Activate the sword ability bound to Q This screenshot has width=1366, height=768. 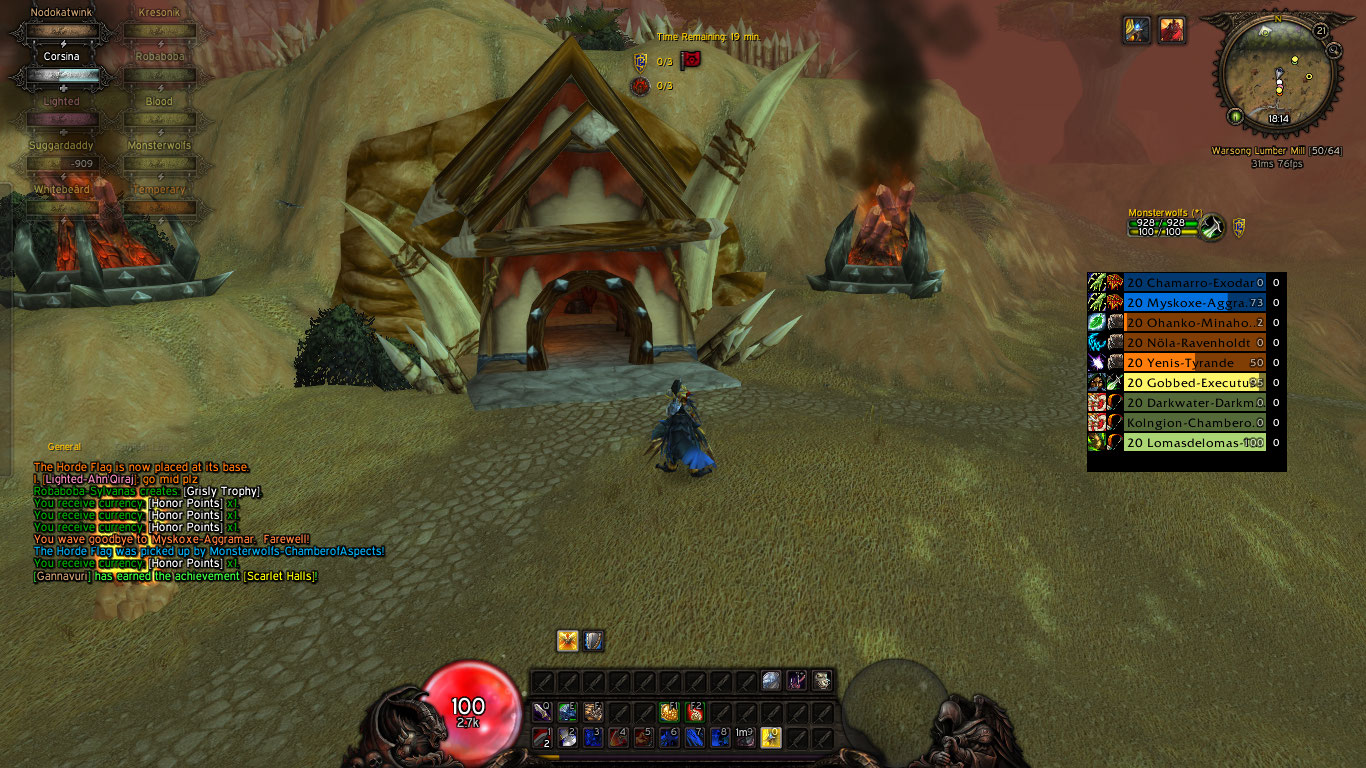click(x=544, y=712)
